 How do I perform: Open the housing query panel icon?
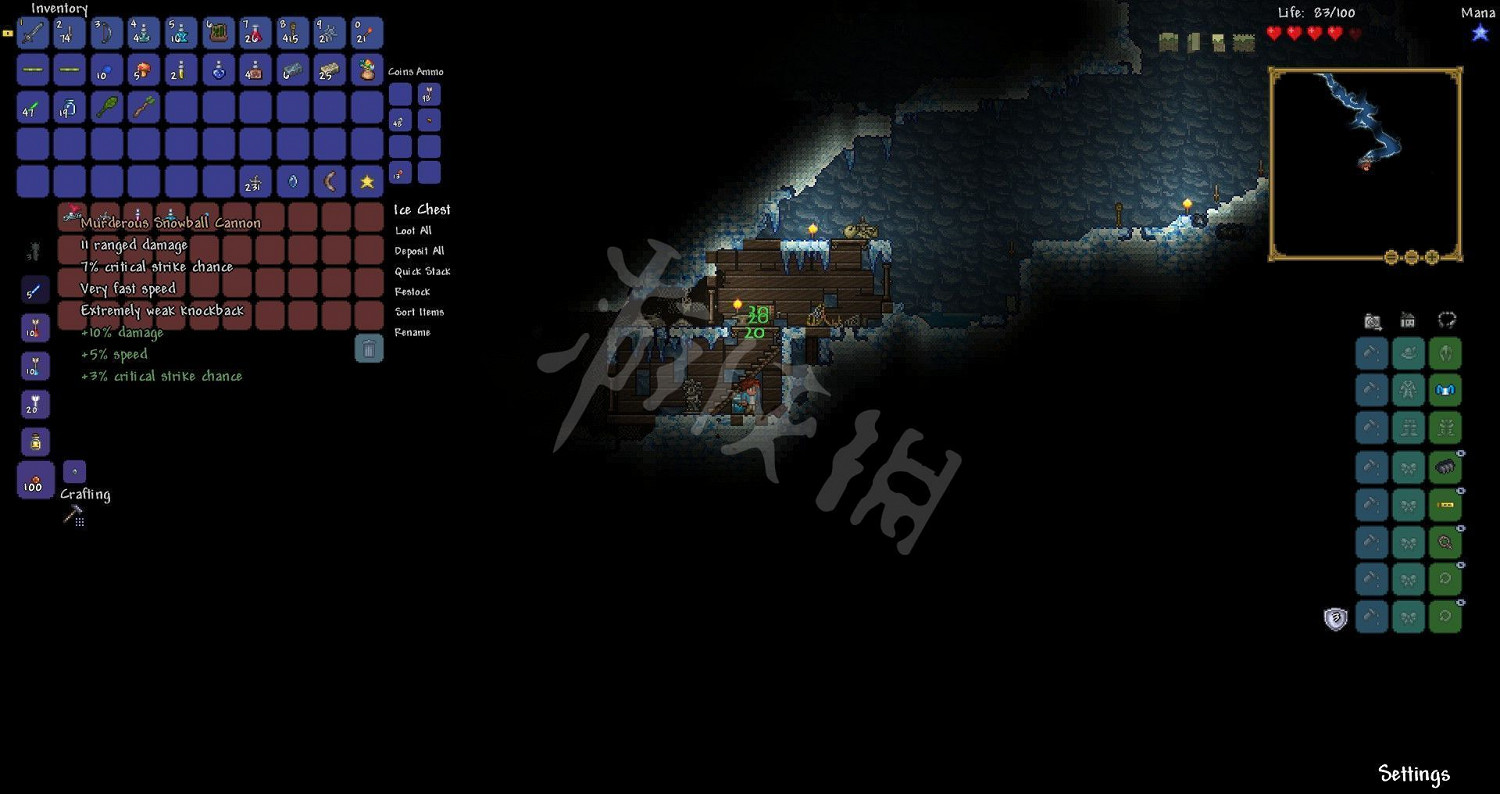[1407, 320]
